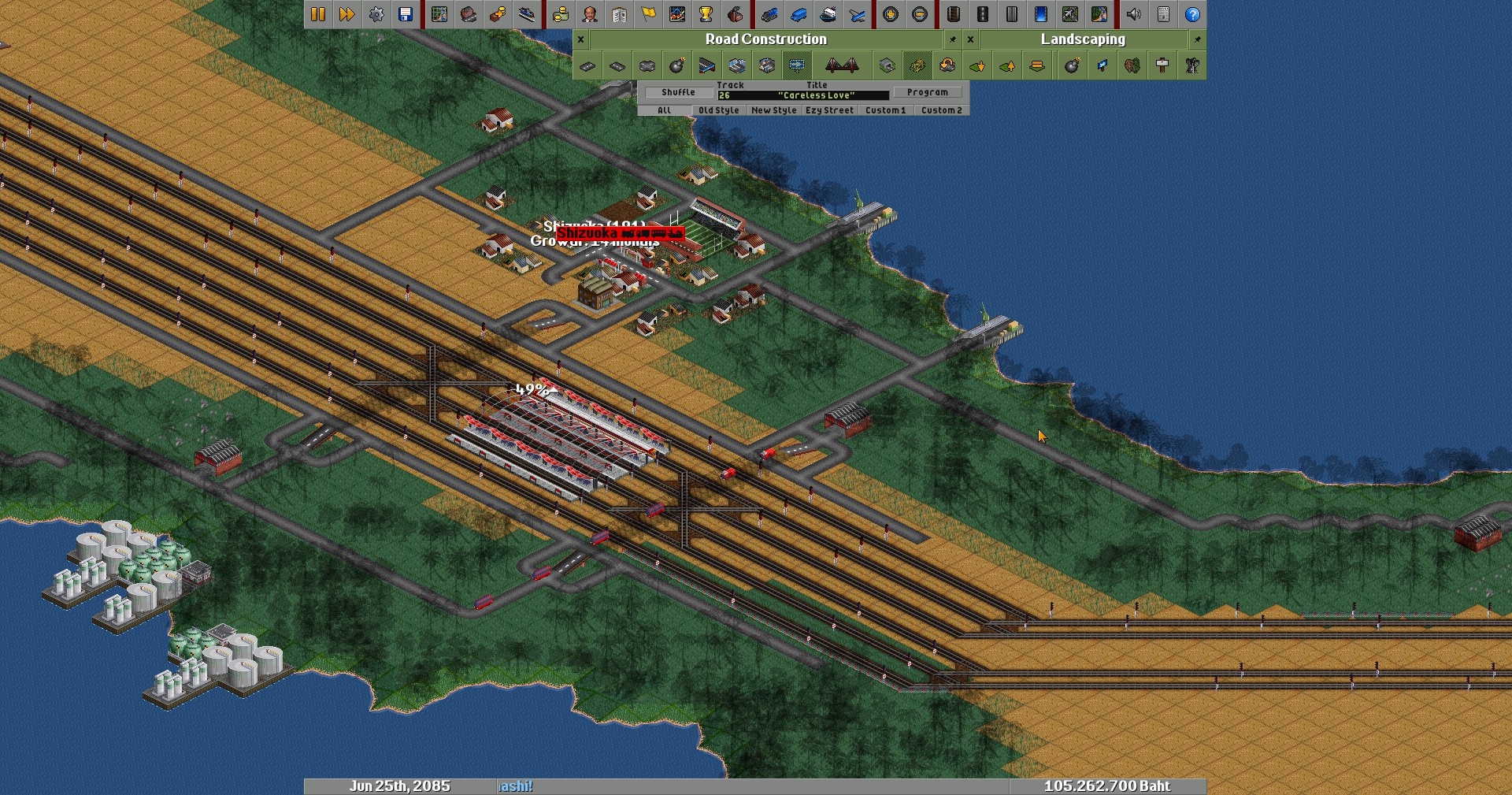
Task: Show company league trophy menu
Action: [706, 14]
